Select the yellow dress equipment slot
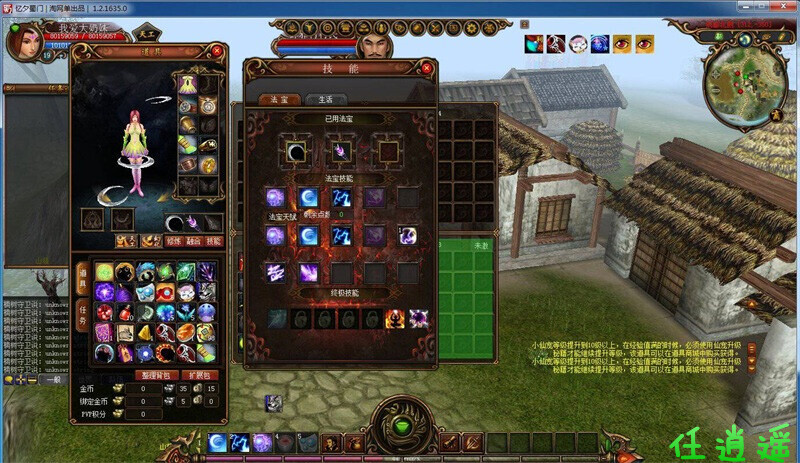Screen dimensions: 800x463 click(186, 84)
